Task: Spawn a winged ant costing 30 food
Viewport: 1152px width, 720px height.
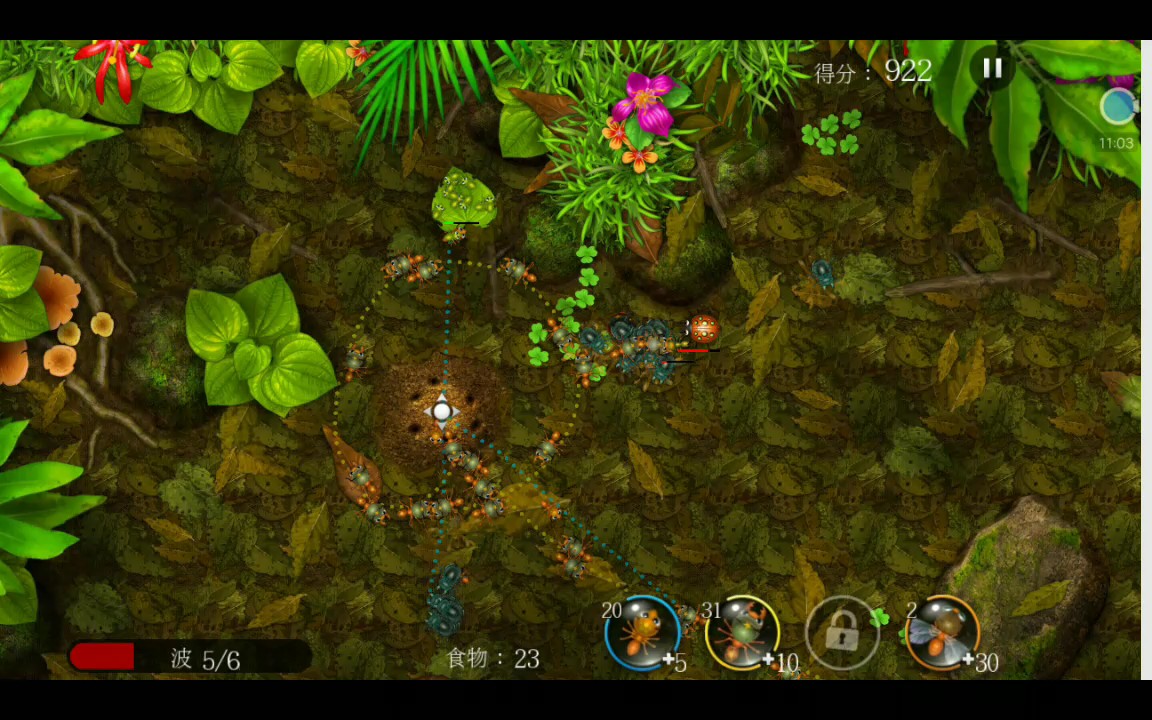Action: (x=942, y=632)
